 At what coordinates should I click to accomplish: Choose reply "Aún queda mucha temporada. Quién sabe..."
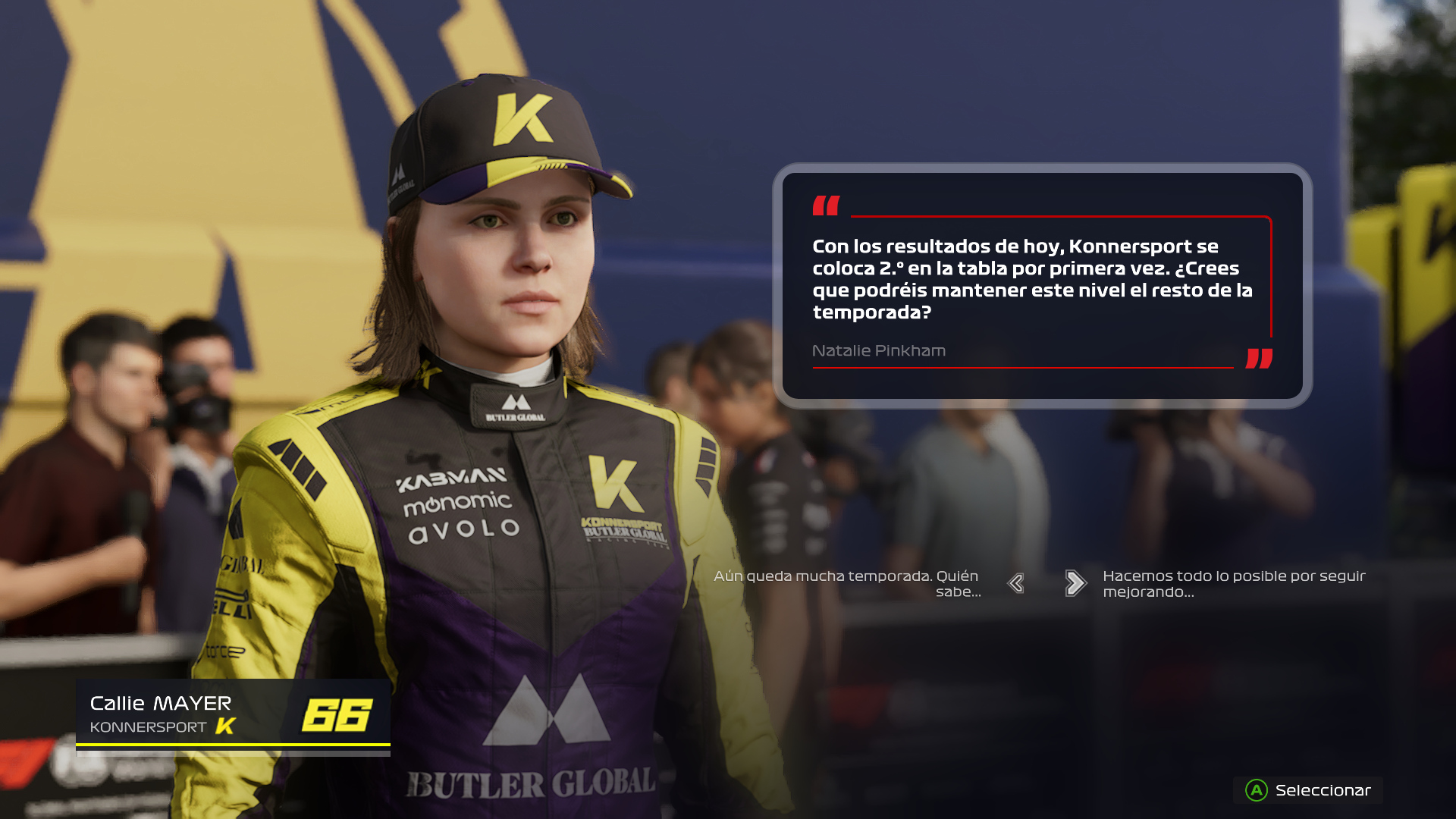click(x=846, y=584)
